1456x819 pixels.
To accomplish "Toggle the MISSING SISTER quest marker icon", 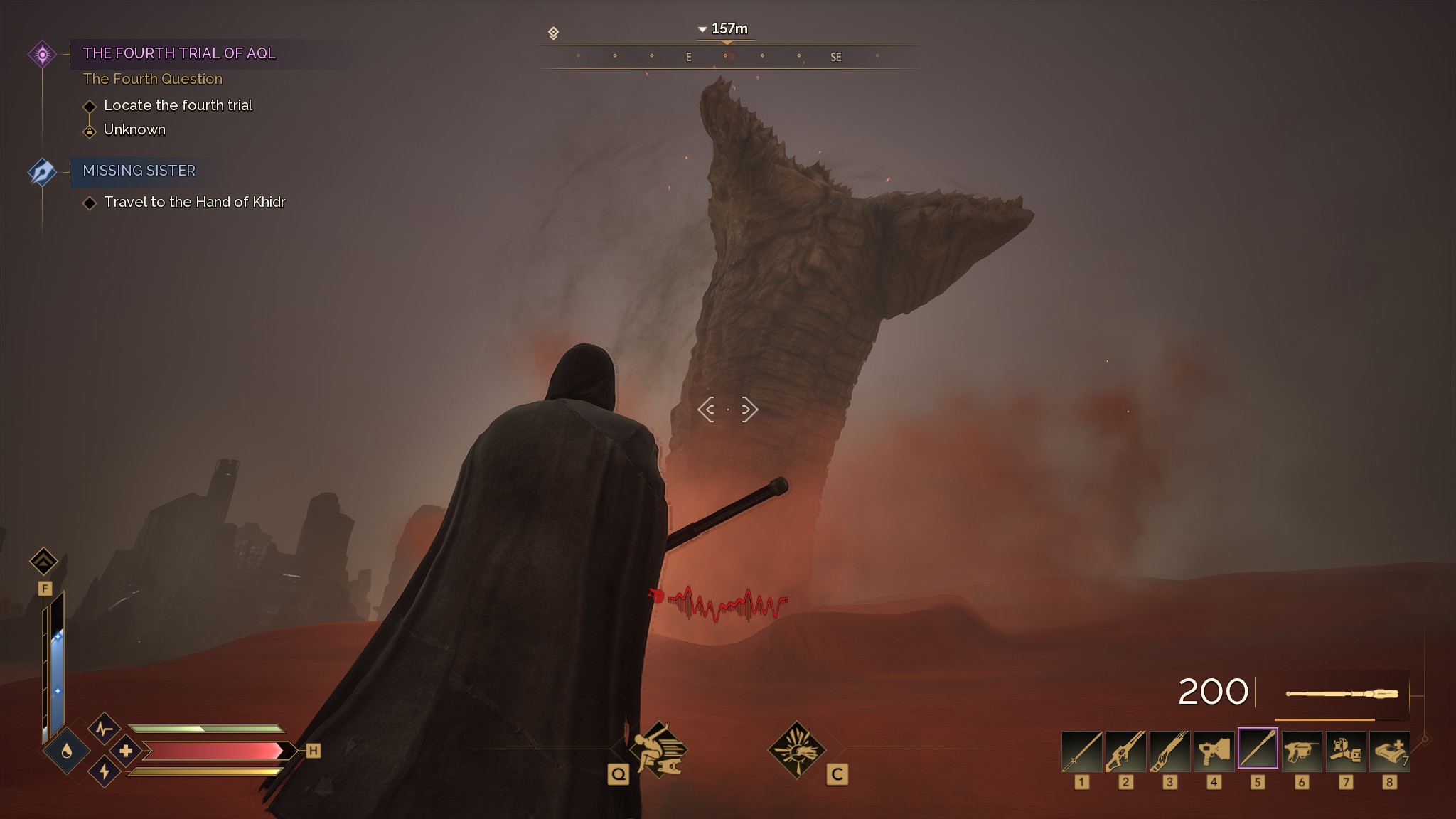I will pyautogui.click(x=43, y=171).
